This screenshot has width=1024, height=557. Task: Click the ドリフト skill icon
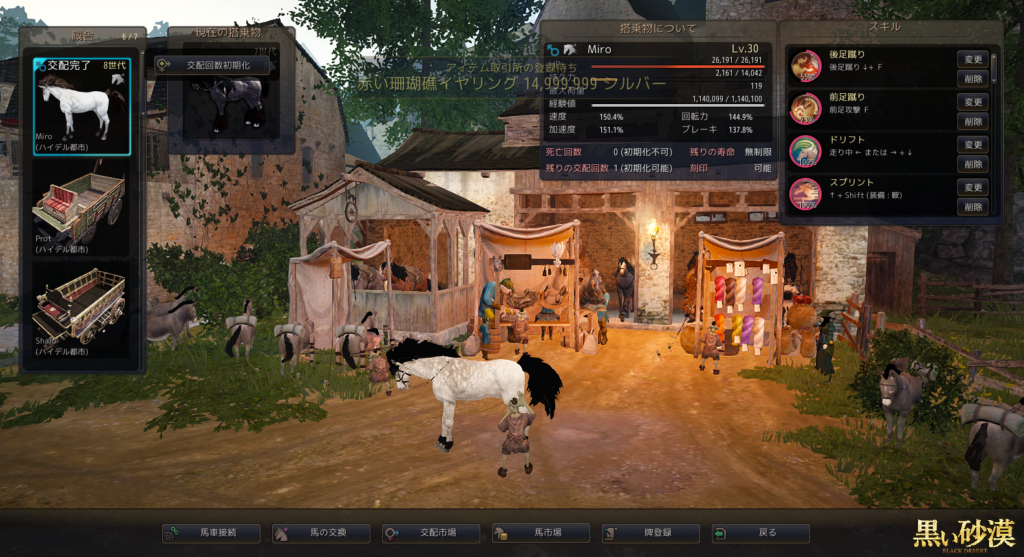pos(805,151)
